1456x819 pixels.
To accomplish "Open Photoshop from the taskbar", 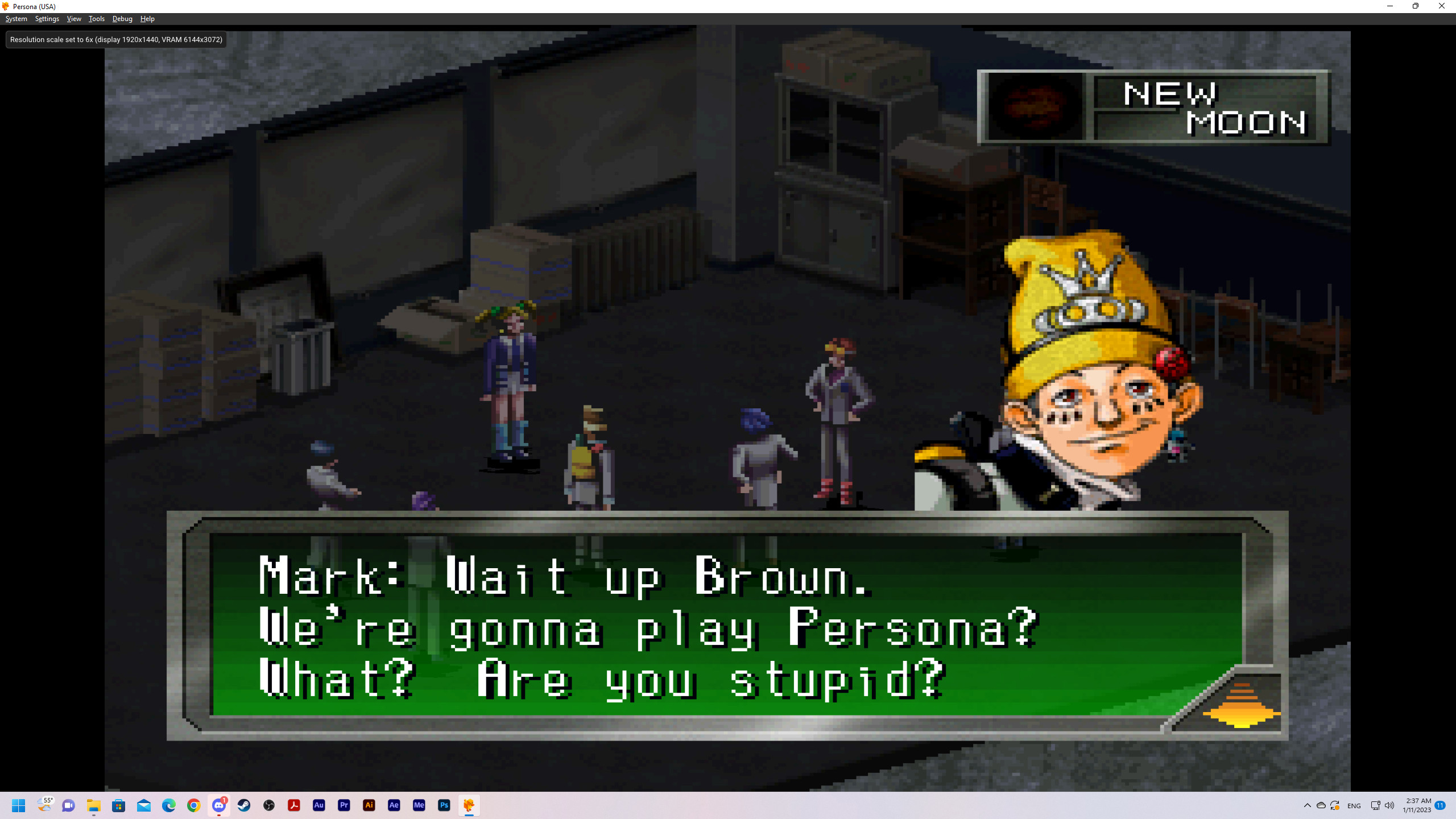I will click(444, 805).
